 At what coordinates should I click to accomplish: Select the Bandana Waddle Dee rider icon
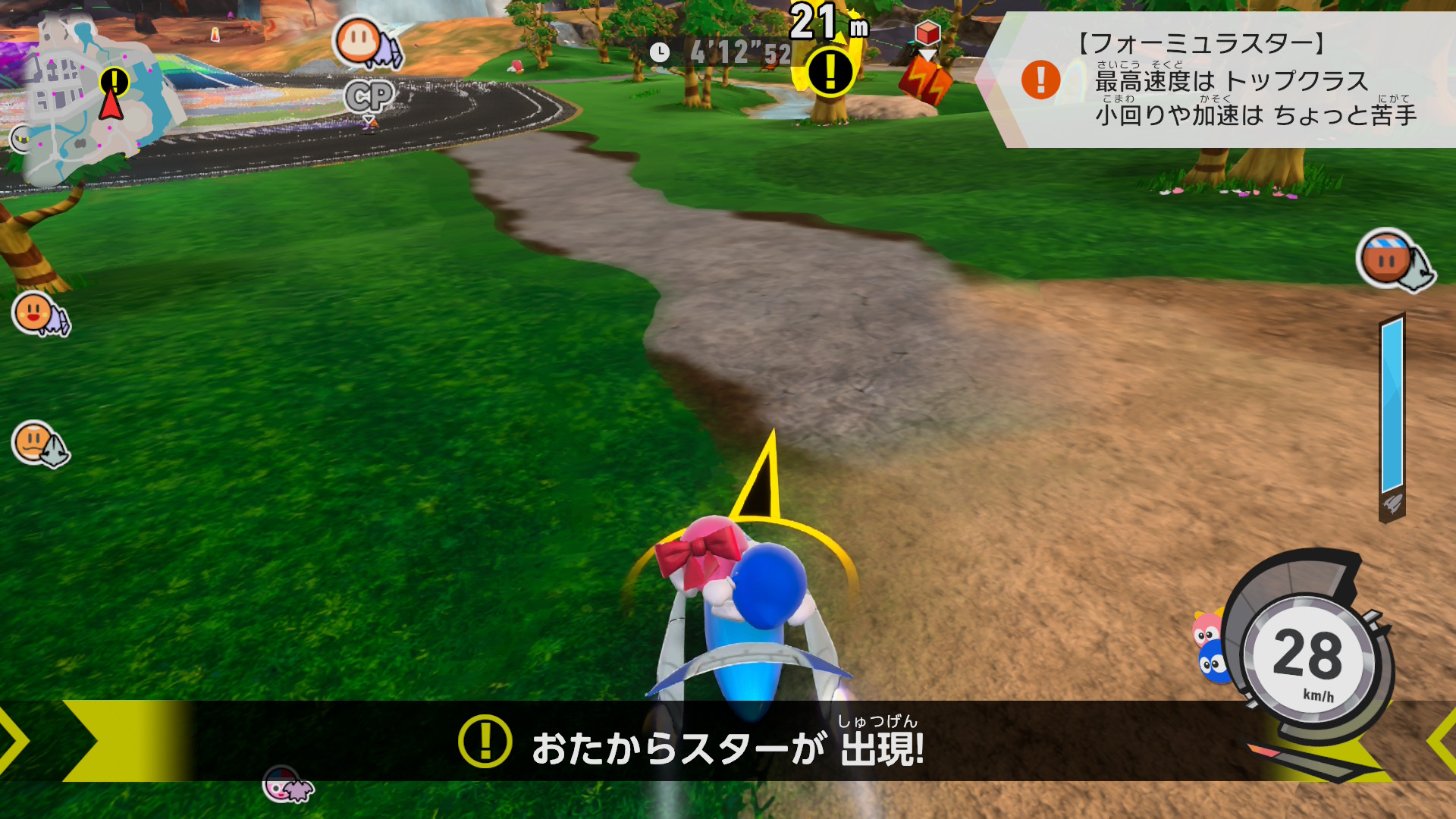tap(1393, 260)
